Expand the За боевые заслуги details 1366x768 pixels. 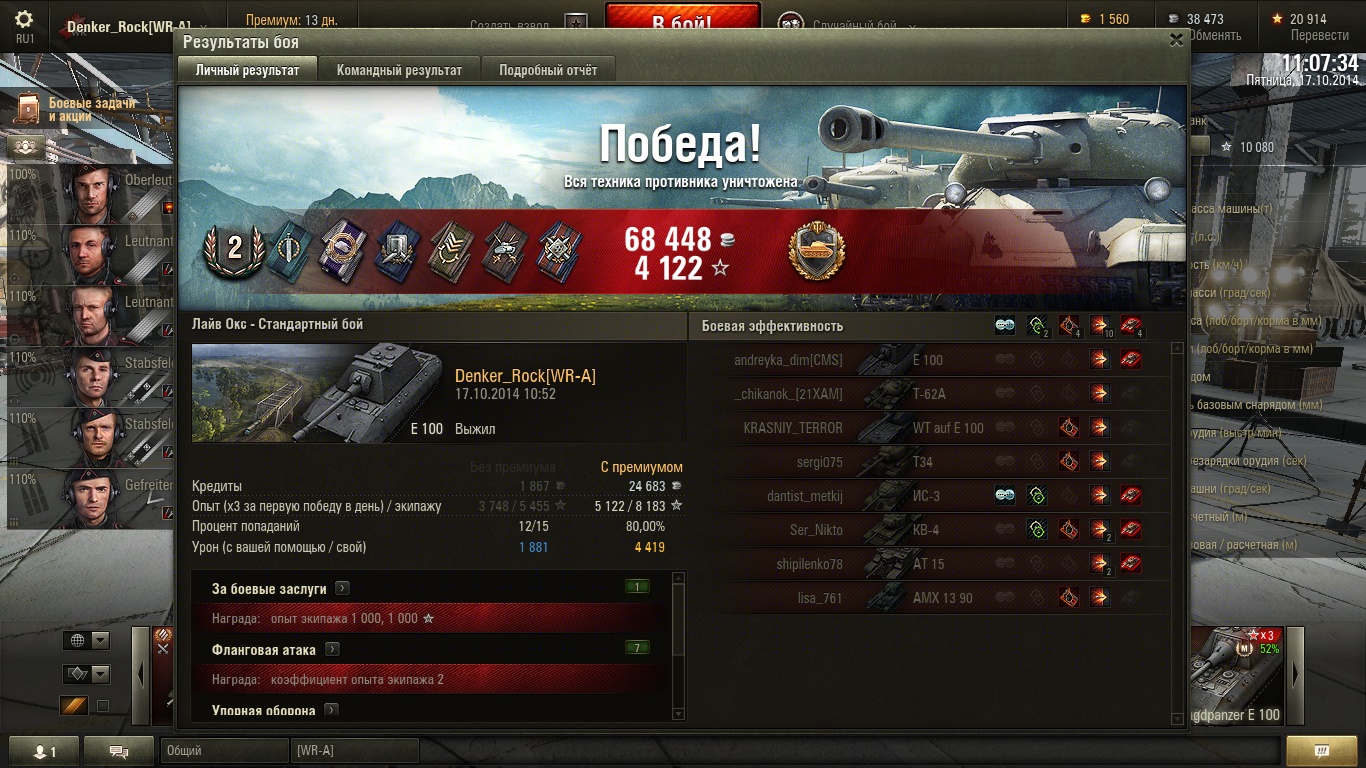pos(342,589)
